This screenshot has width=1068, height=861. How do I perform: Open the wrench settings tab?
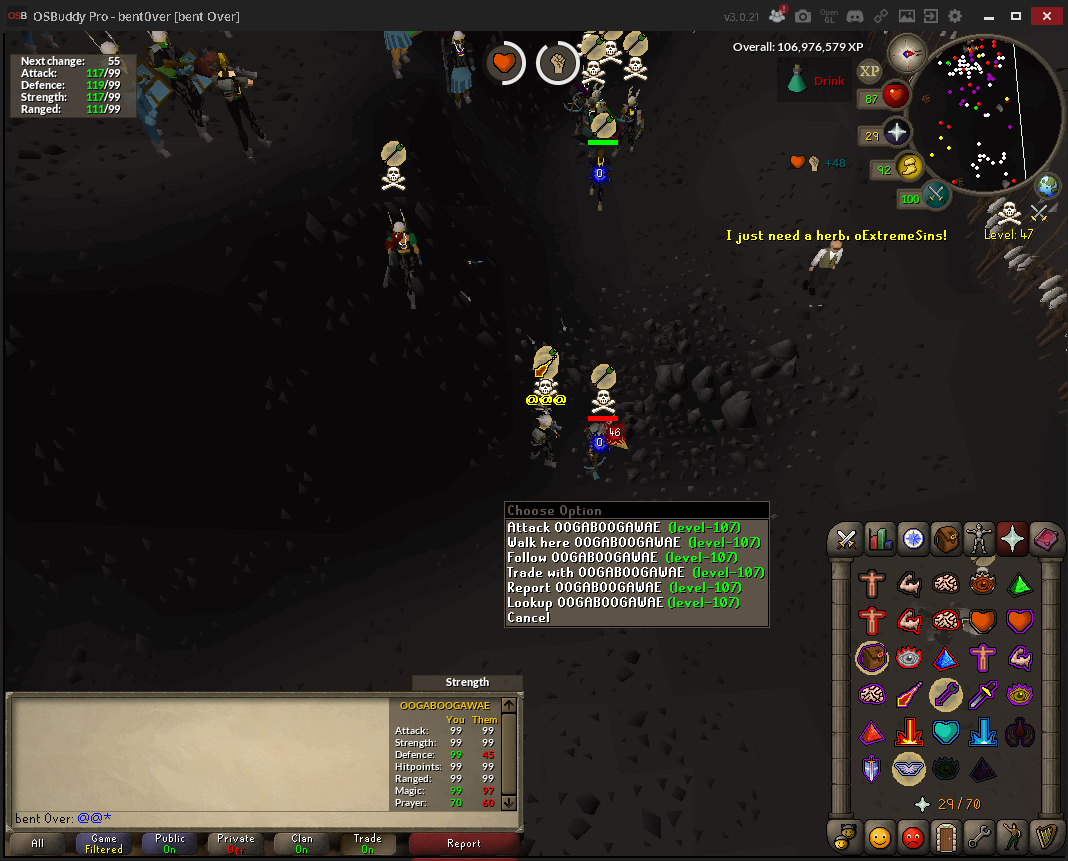979,835
